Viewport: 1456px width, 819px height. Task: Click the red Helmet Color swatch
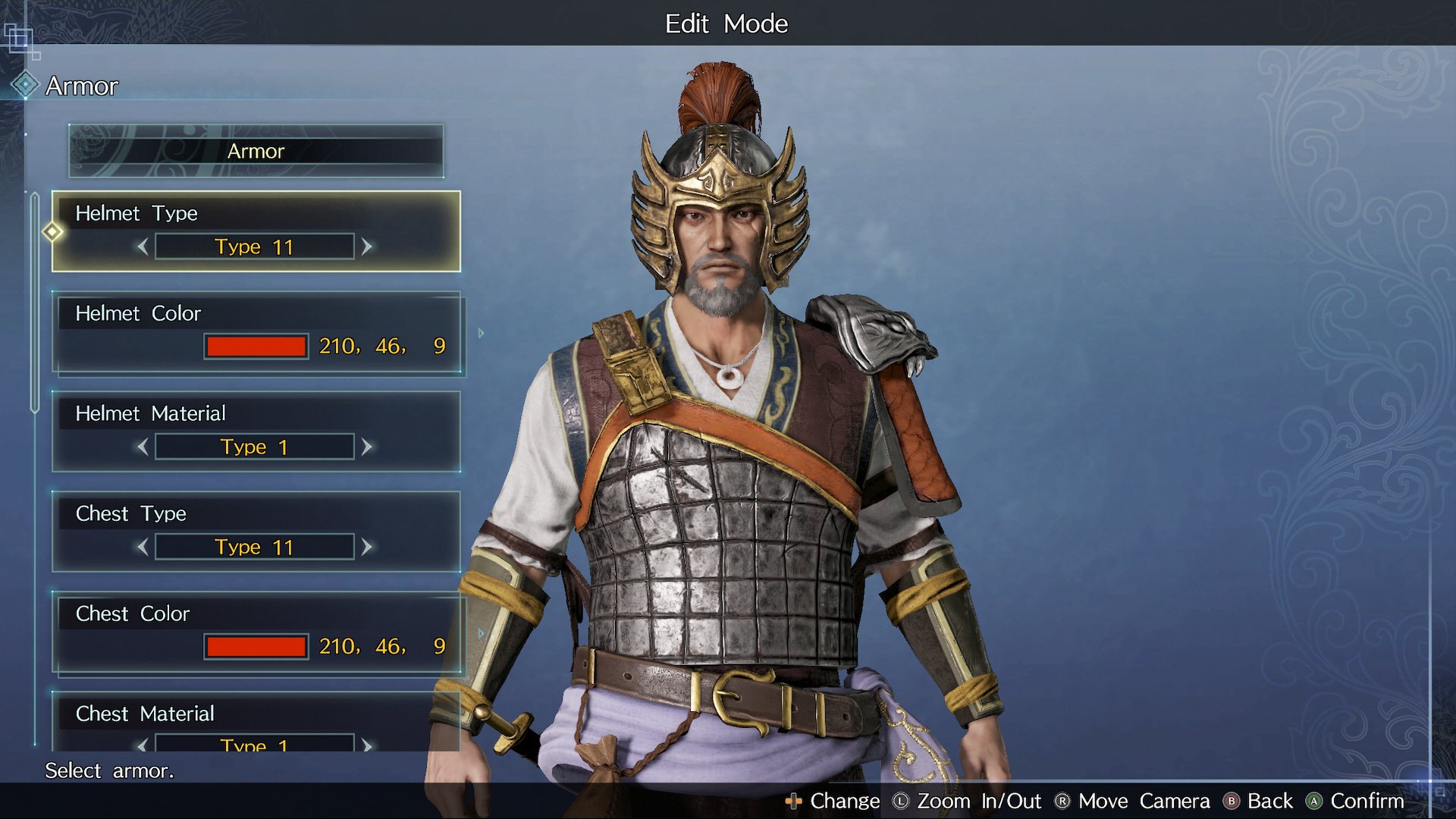coord(256,347)
